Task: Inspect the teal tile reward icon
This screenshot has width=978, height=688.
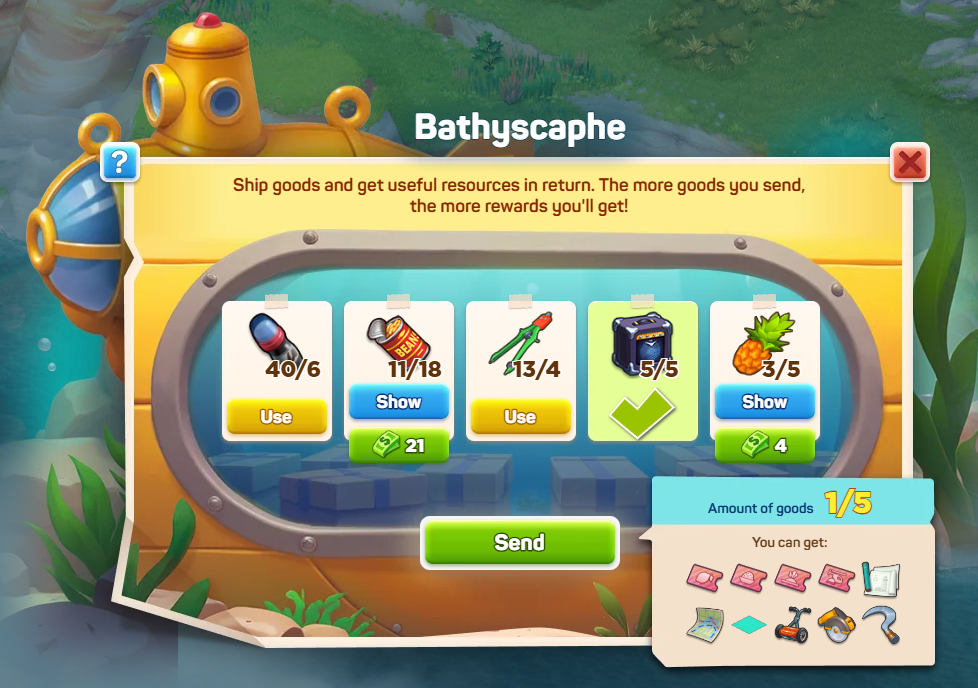Action: coord(750,625)
